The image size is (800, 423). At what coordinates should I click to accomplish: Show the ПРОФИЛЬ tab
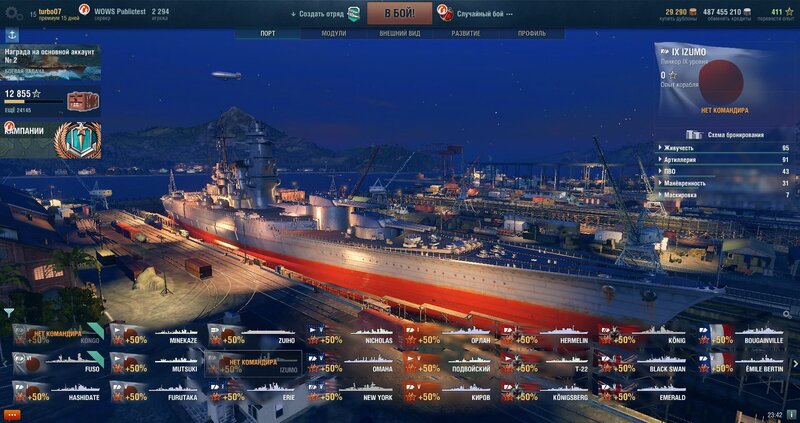click(x=532, y=33)
